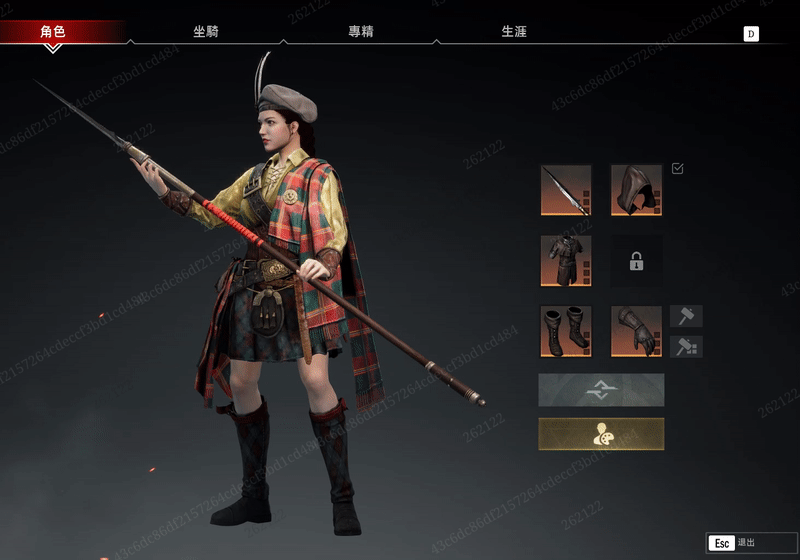Viewport: 800px width, 560px height.
Task: Toggle the helmet visibility checkbox
Action: (x=678, y=169)
